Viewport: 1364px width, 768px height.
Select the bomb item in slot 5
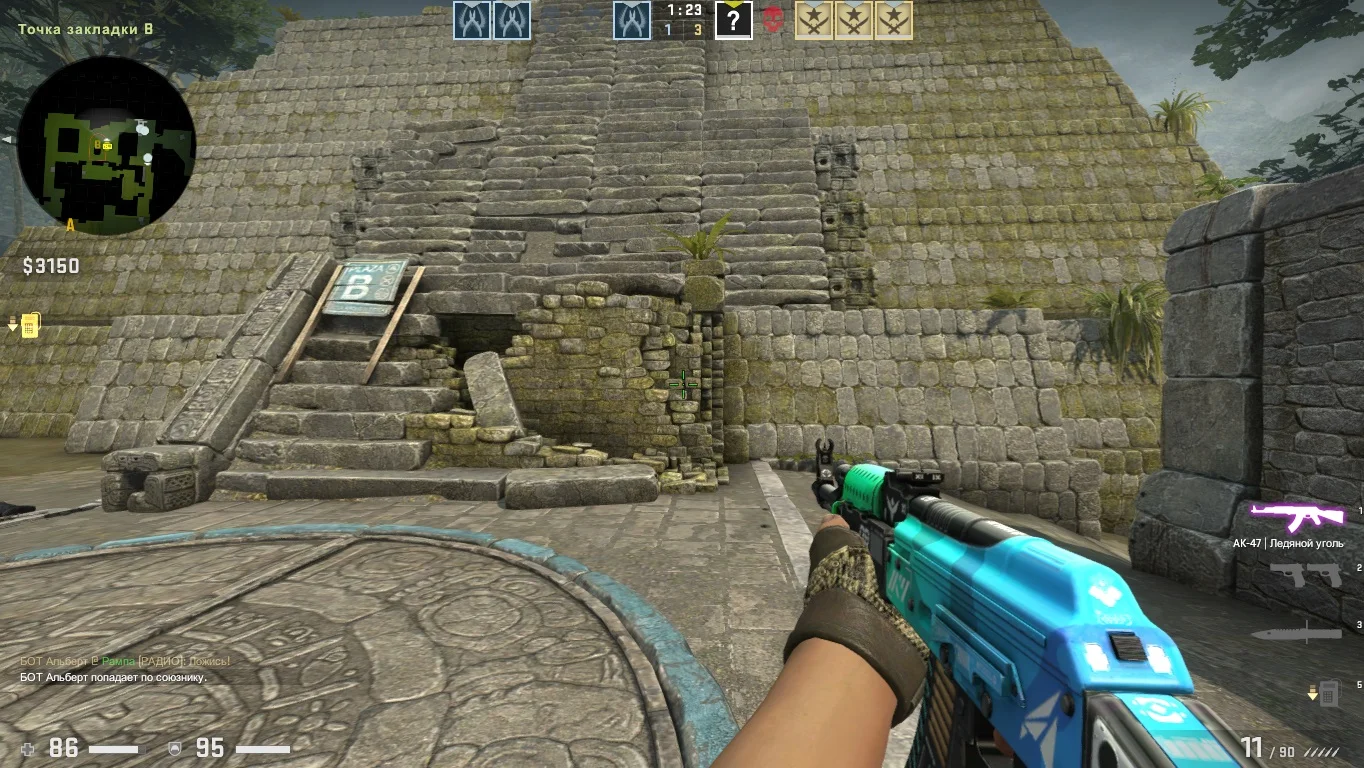(x=1327, y=692)
